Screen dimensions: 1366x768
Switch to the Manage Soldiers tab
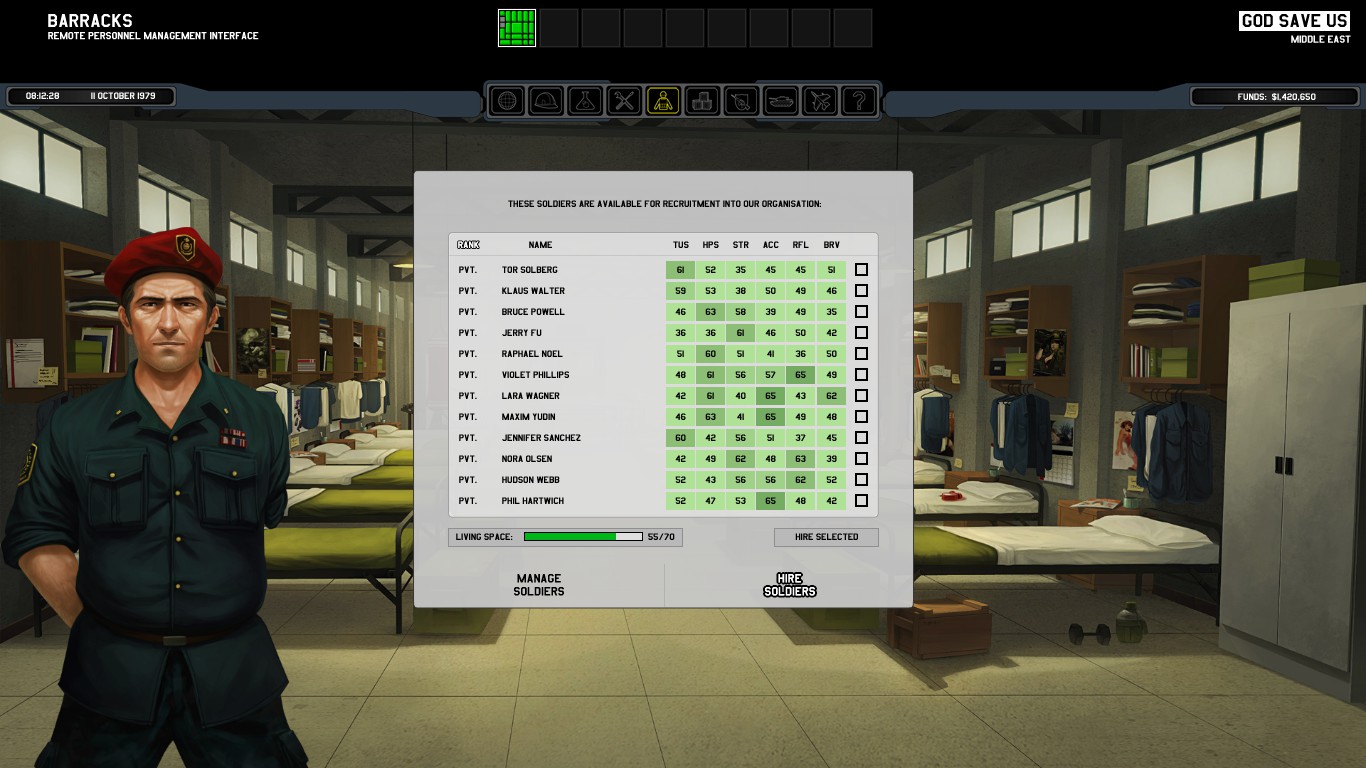tap(539, 585)
